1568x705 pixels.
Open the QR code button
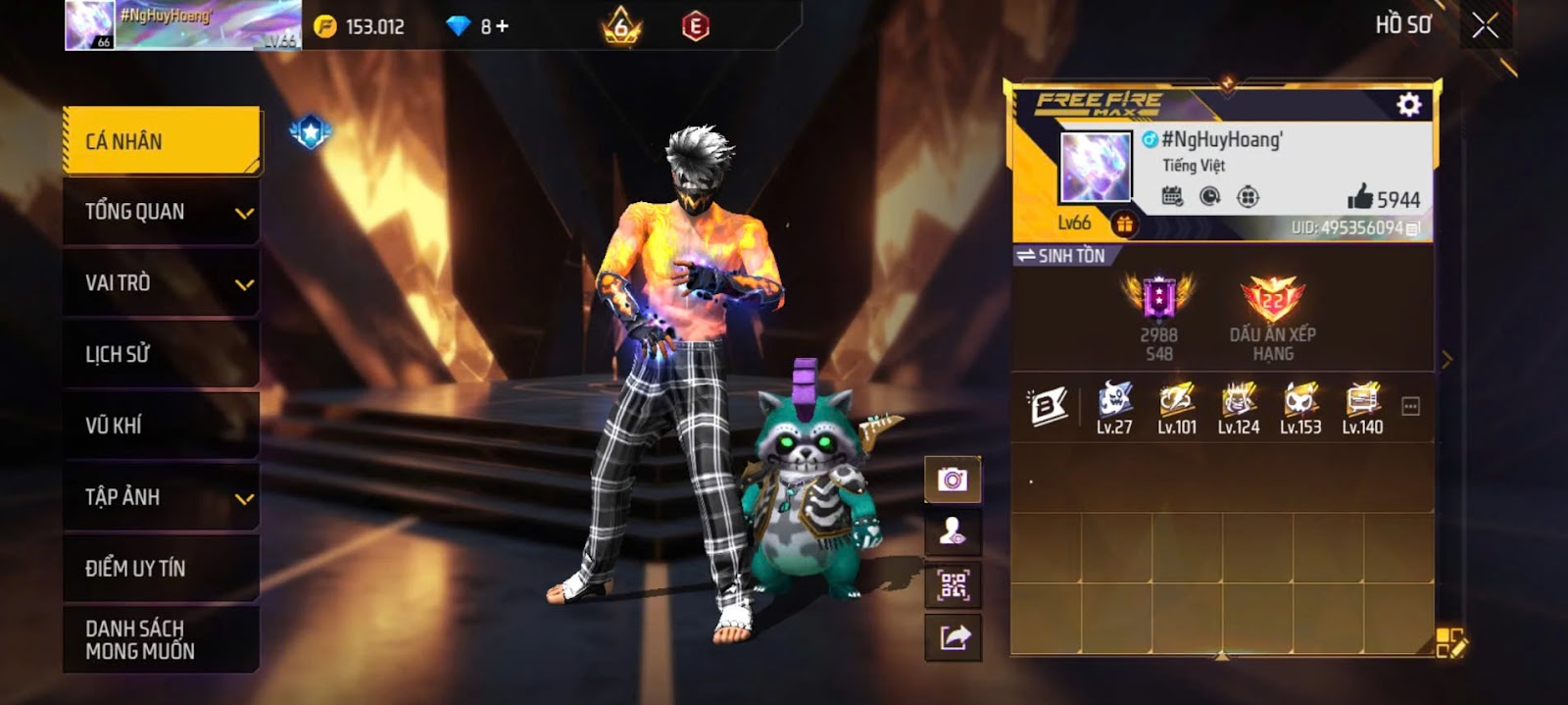(x=953, y=586)
